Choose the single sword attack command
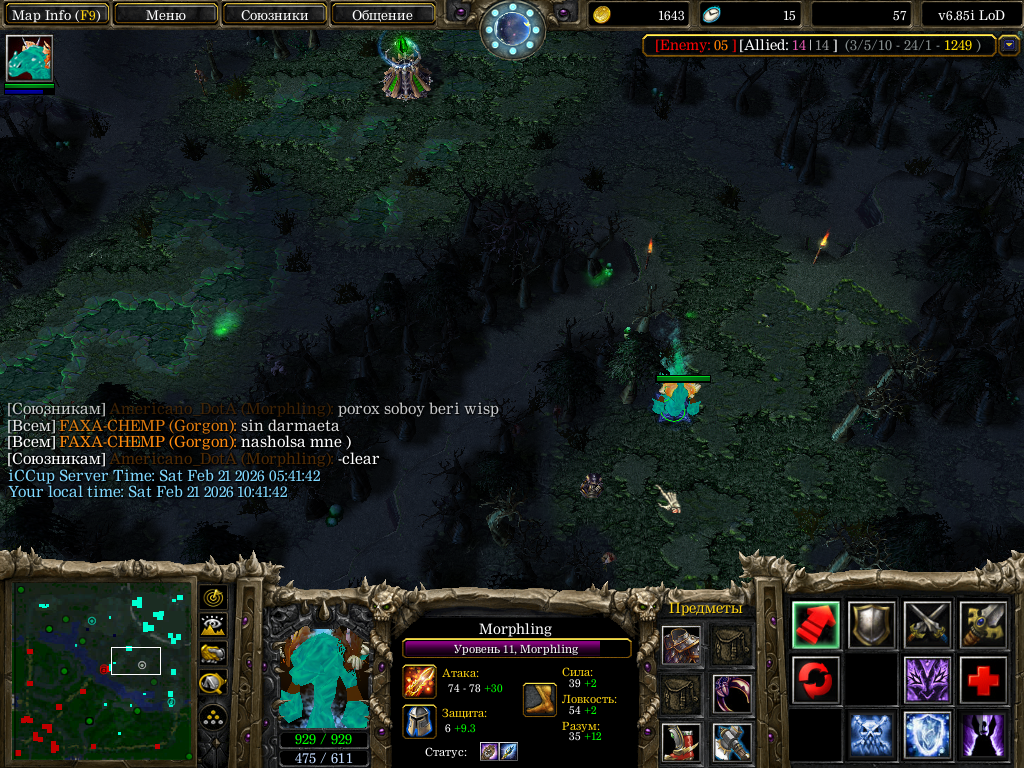The image size is (1024, 768). click(x=984, y=625)
